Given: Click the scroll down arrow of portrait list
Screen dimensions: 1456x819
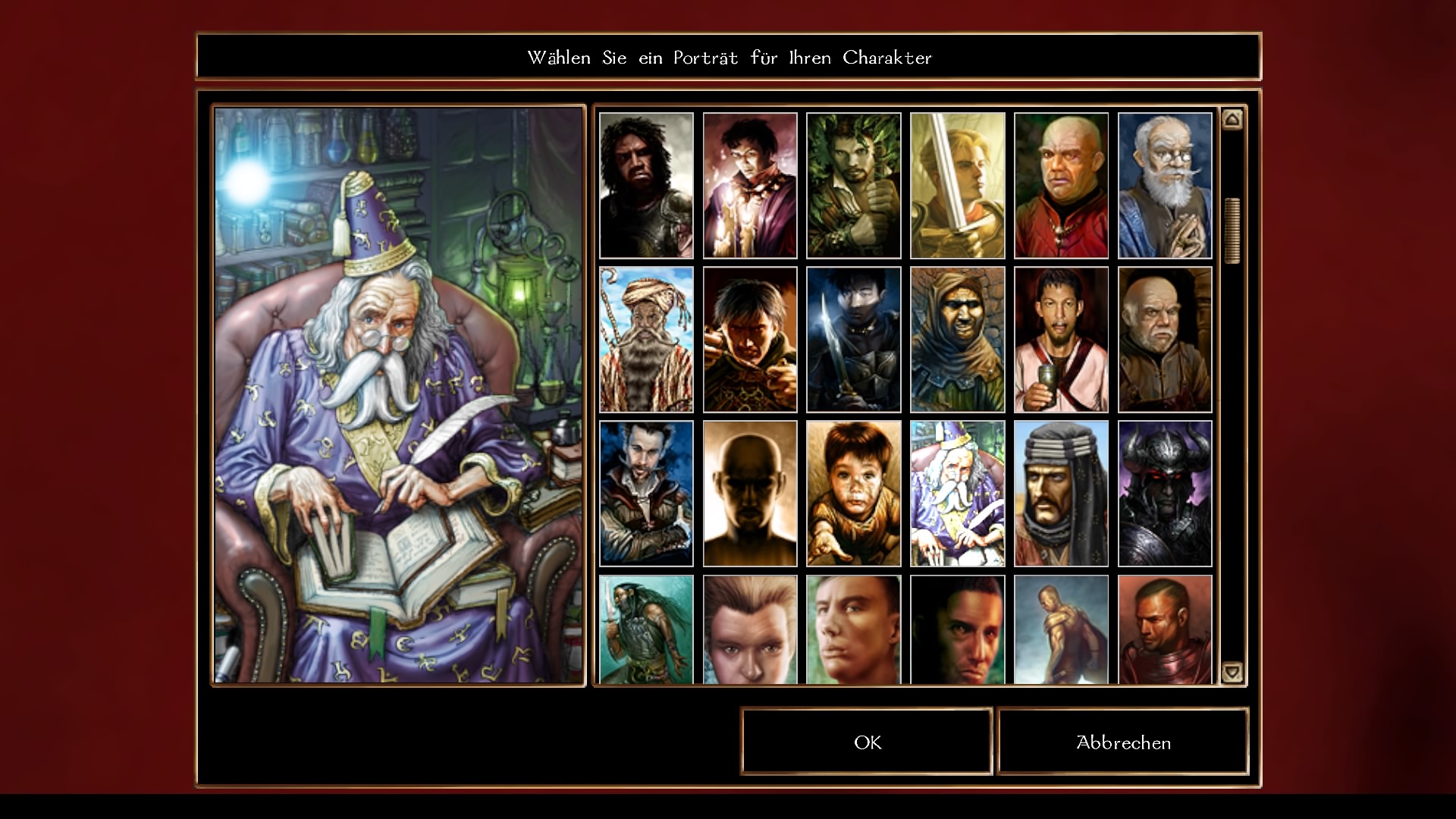Looking at the screenshot, I should pos(1232,671).
